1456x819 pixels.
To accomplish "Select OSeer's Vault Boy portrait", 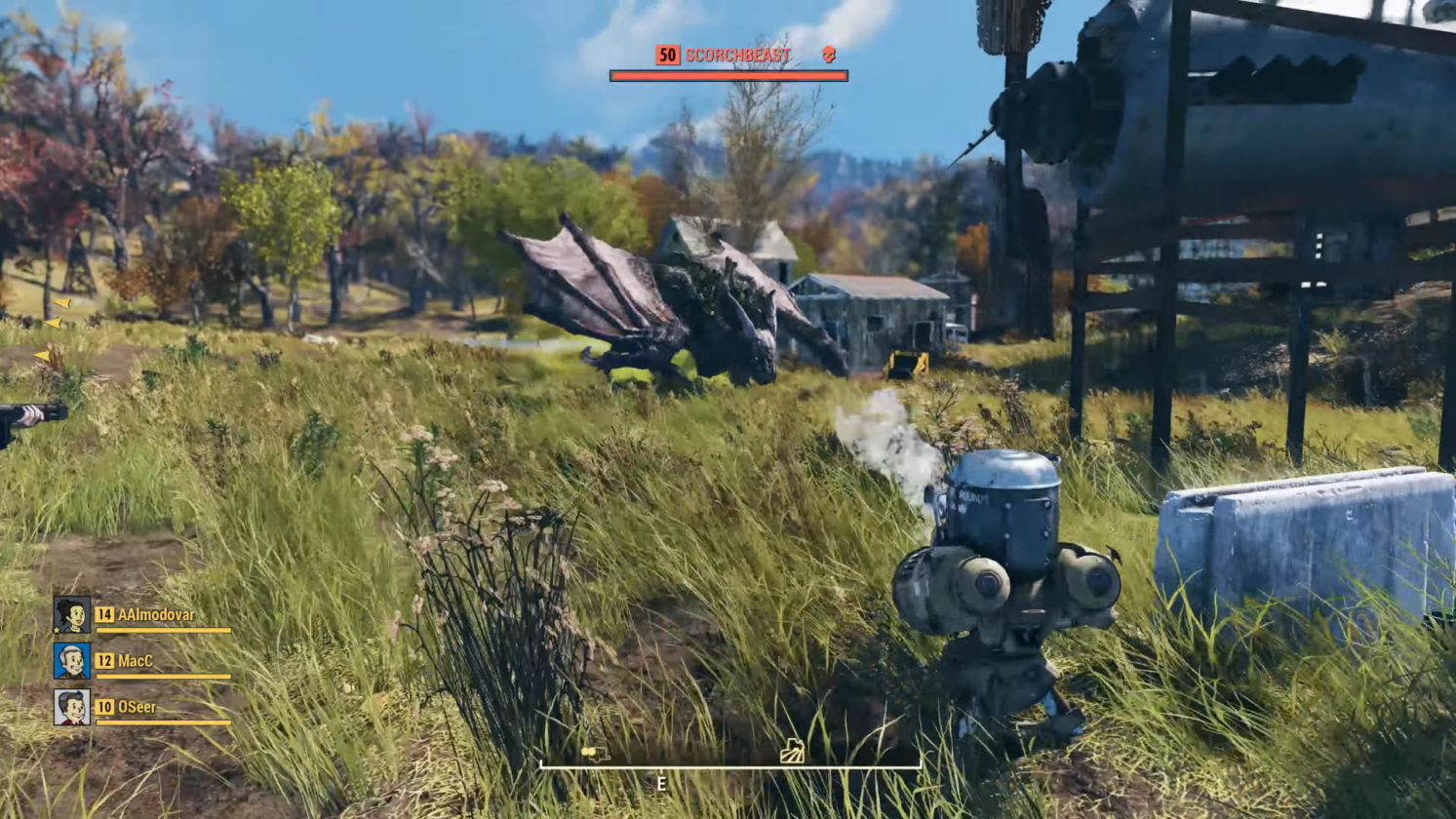I will [x=71, y=707].
